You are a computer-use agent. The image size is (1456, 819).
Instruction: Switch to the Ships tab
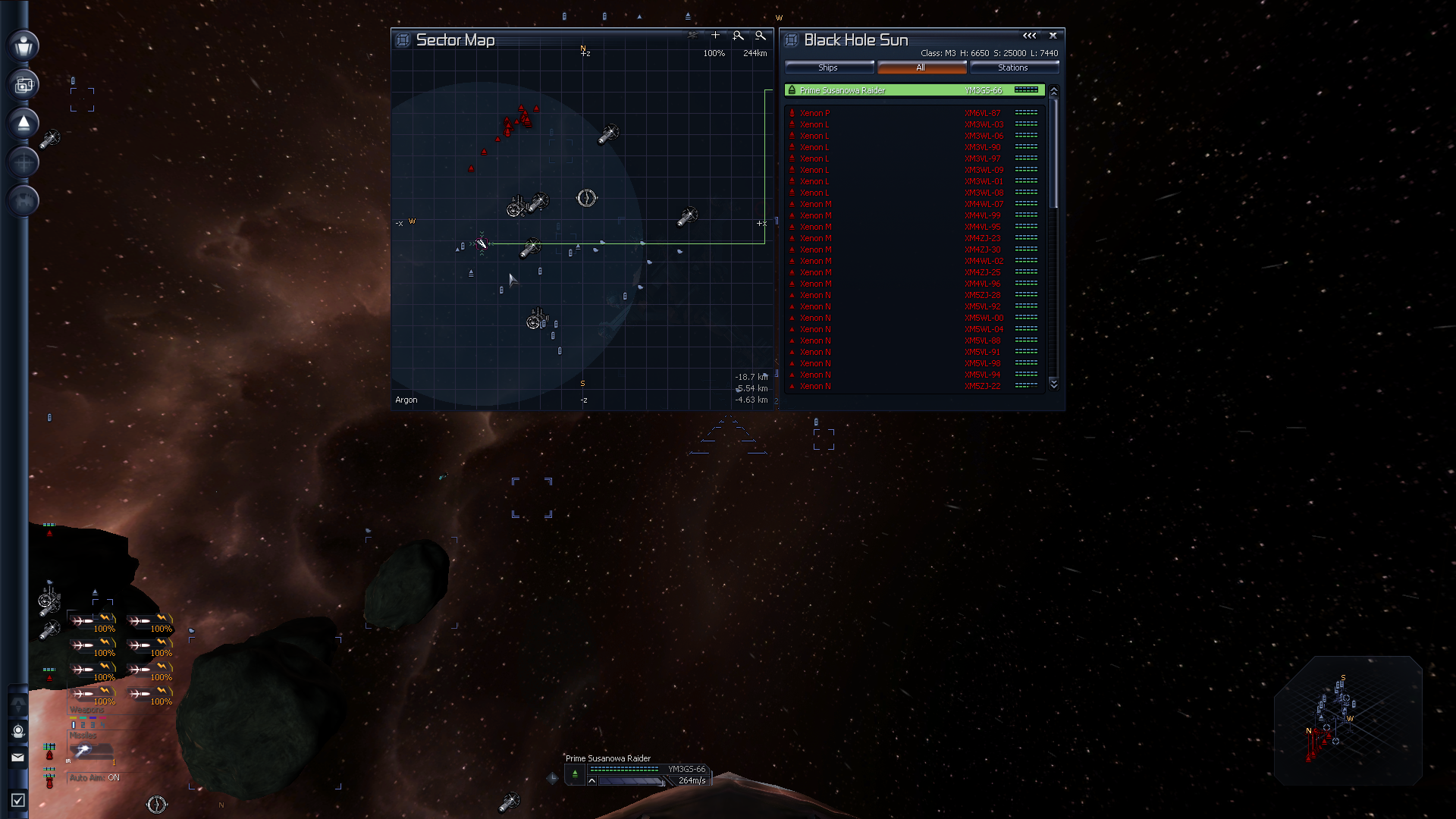pyautogui.click(x=828, y=67)
